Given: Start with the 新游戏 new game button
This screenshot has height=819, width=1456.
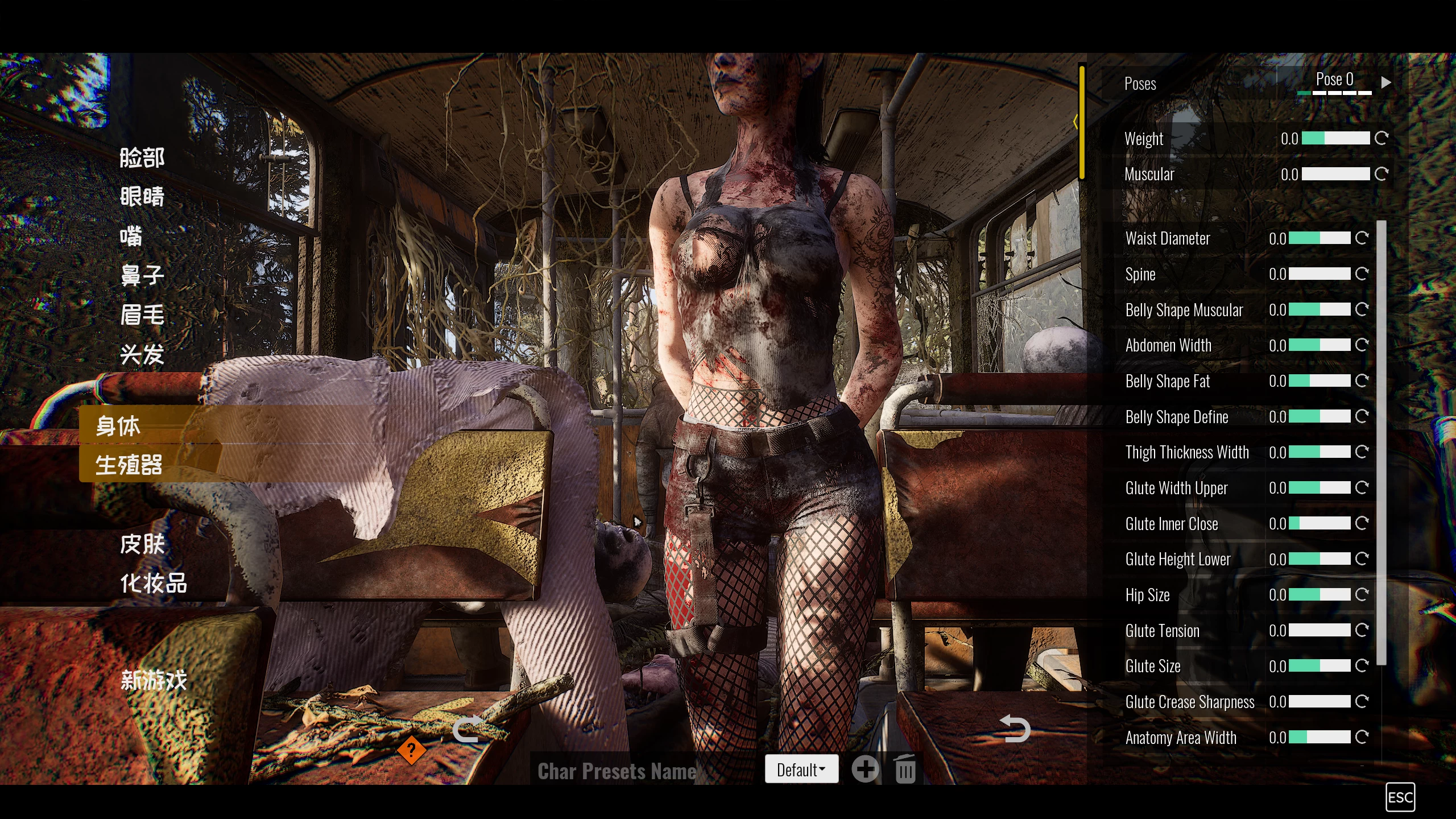Looking at the screenshot, I should (x=154, y=680).
